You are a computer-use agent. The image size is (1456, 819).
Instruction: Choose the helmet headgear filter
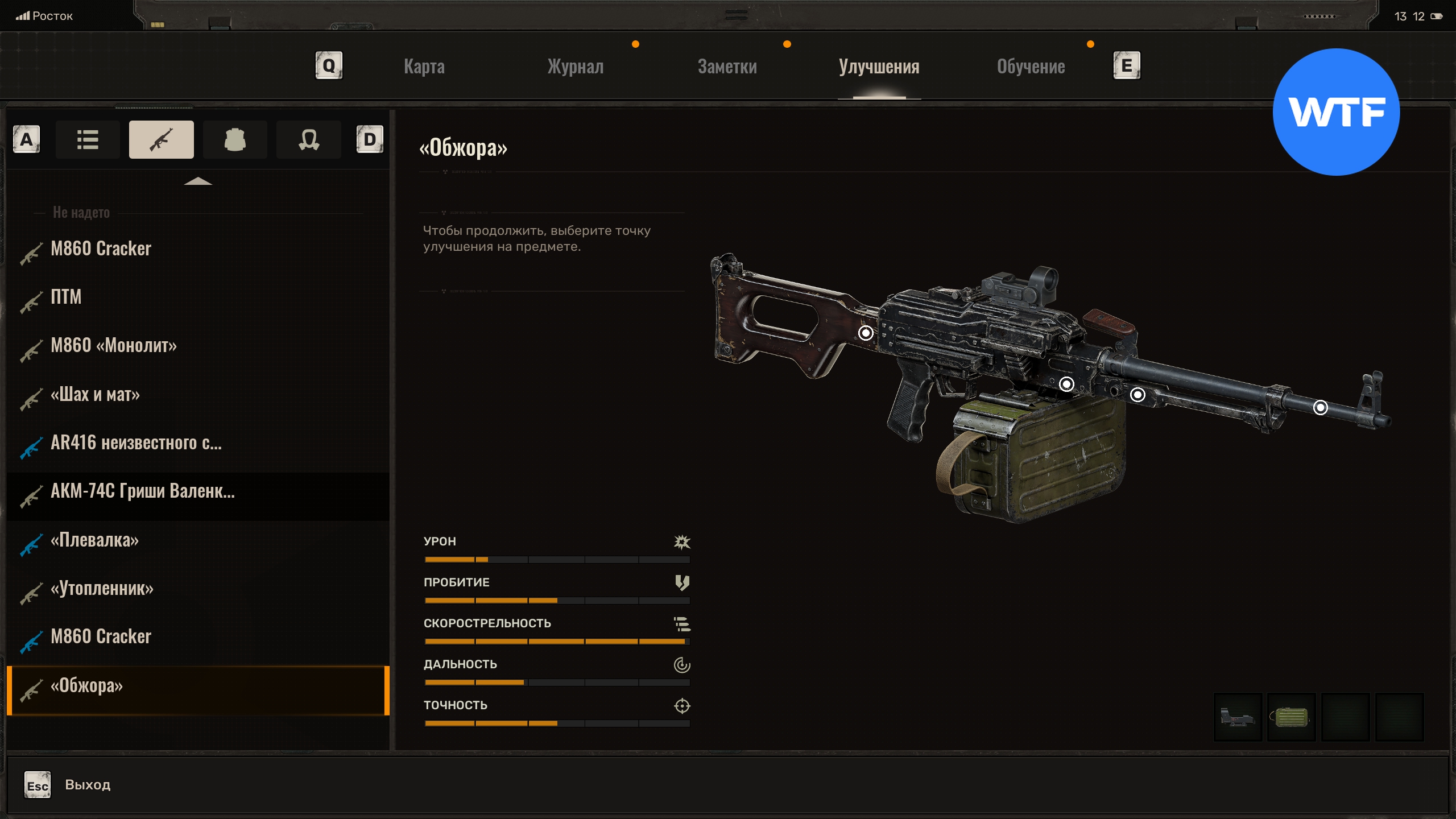[308, 139]
